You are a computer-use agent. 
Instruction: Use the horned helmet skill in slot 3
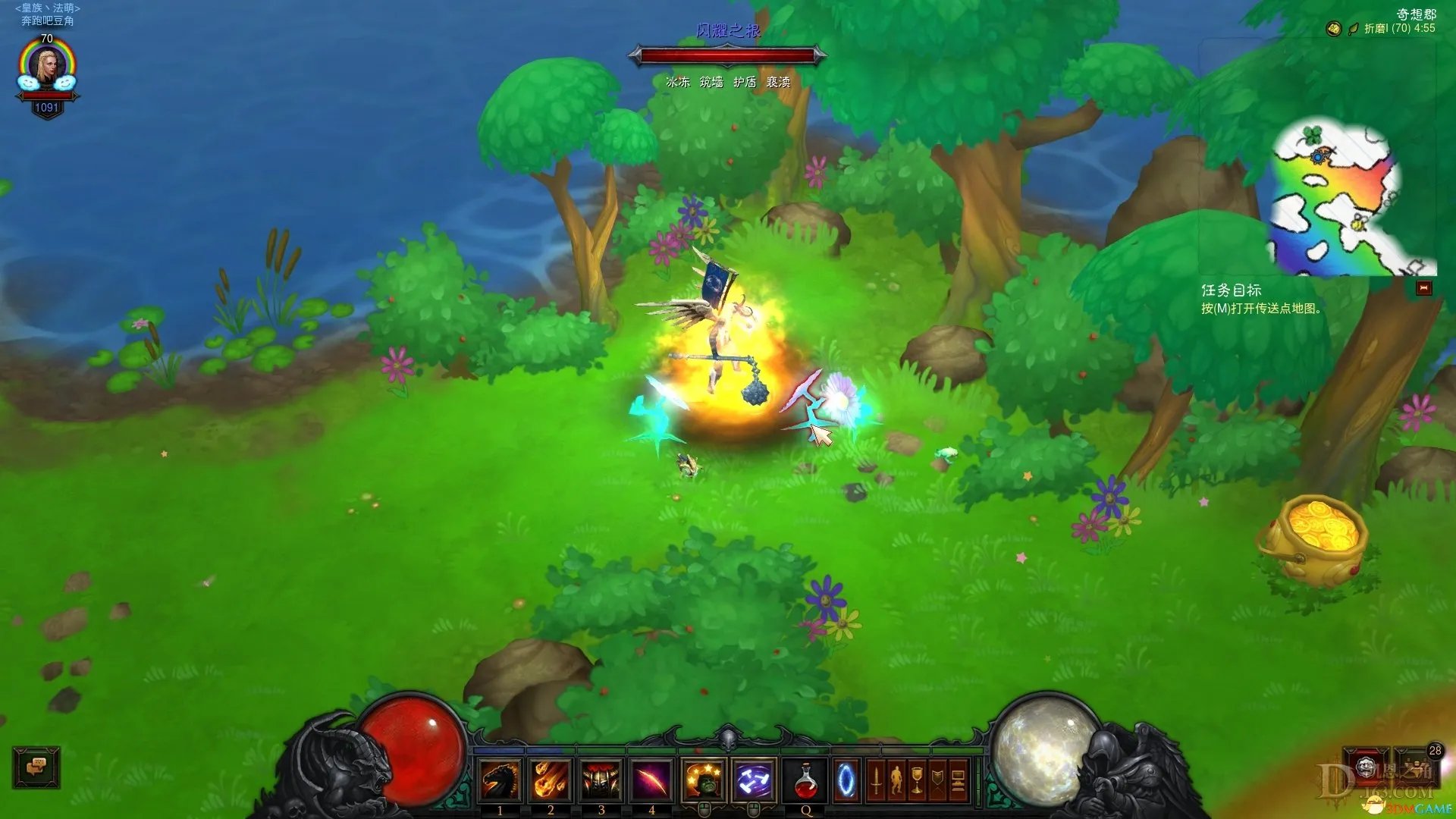point(601,780)
